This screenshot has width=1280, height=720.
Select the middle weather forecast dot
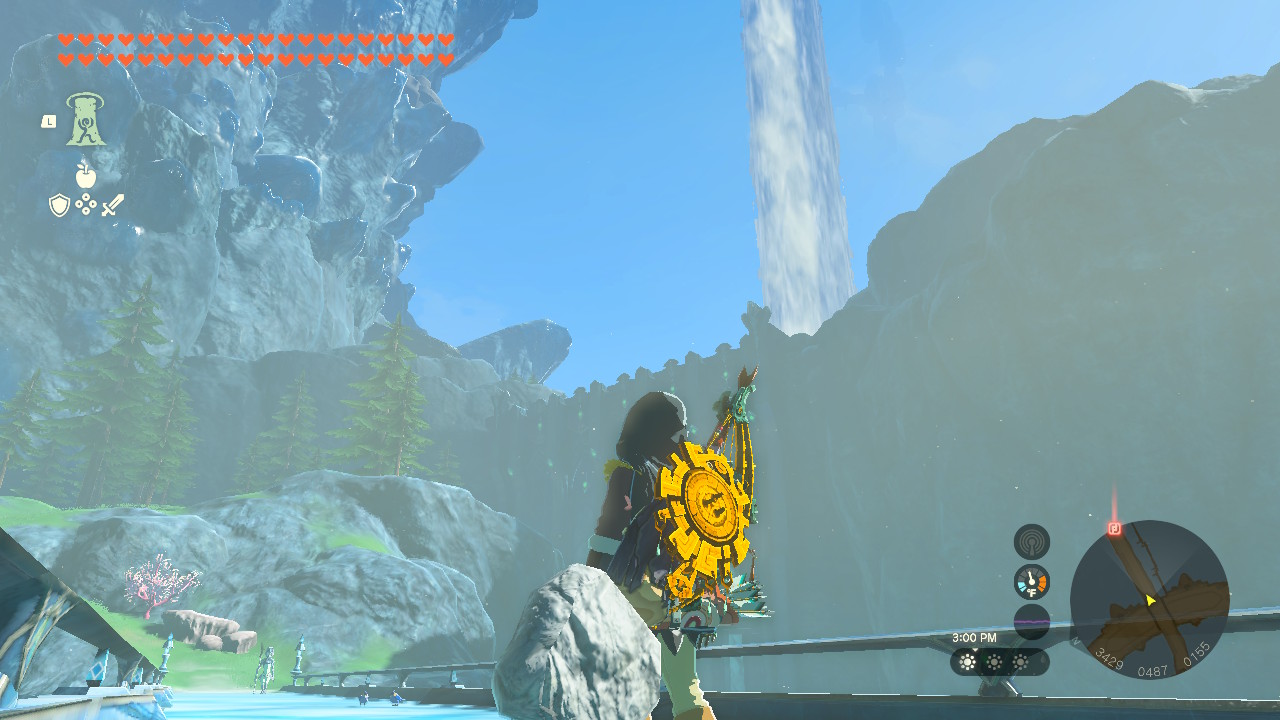995,660
